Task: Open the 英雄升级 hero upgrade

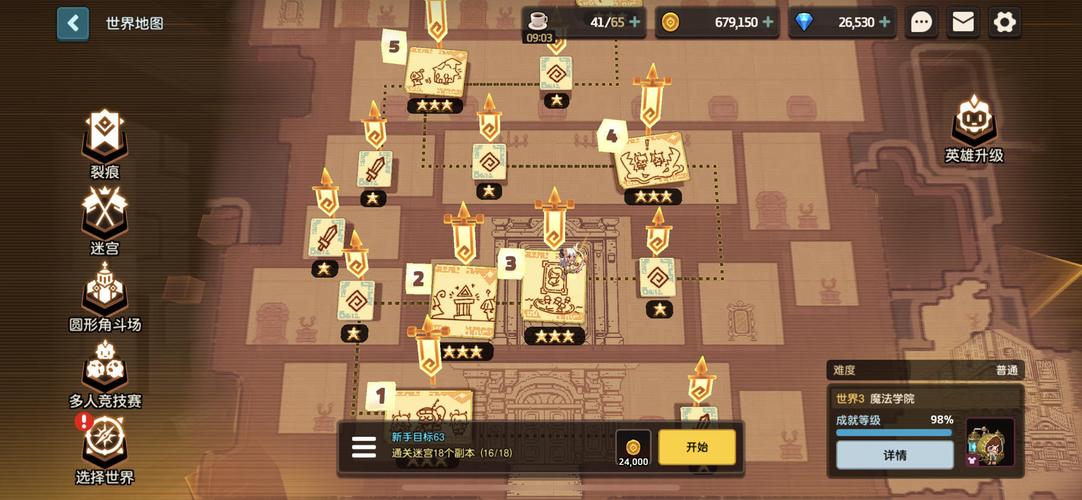Action: (973, 128)
